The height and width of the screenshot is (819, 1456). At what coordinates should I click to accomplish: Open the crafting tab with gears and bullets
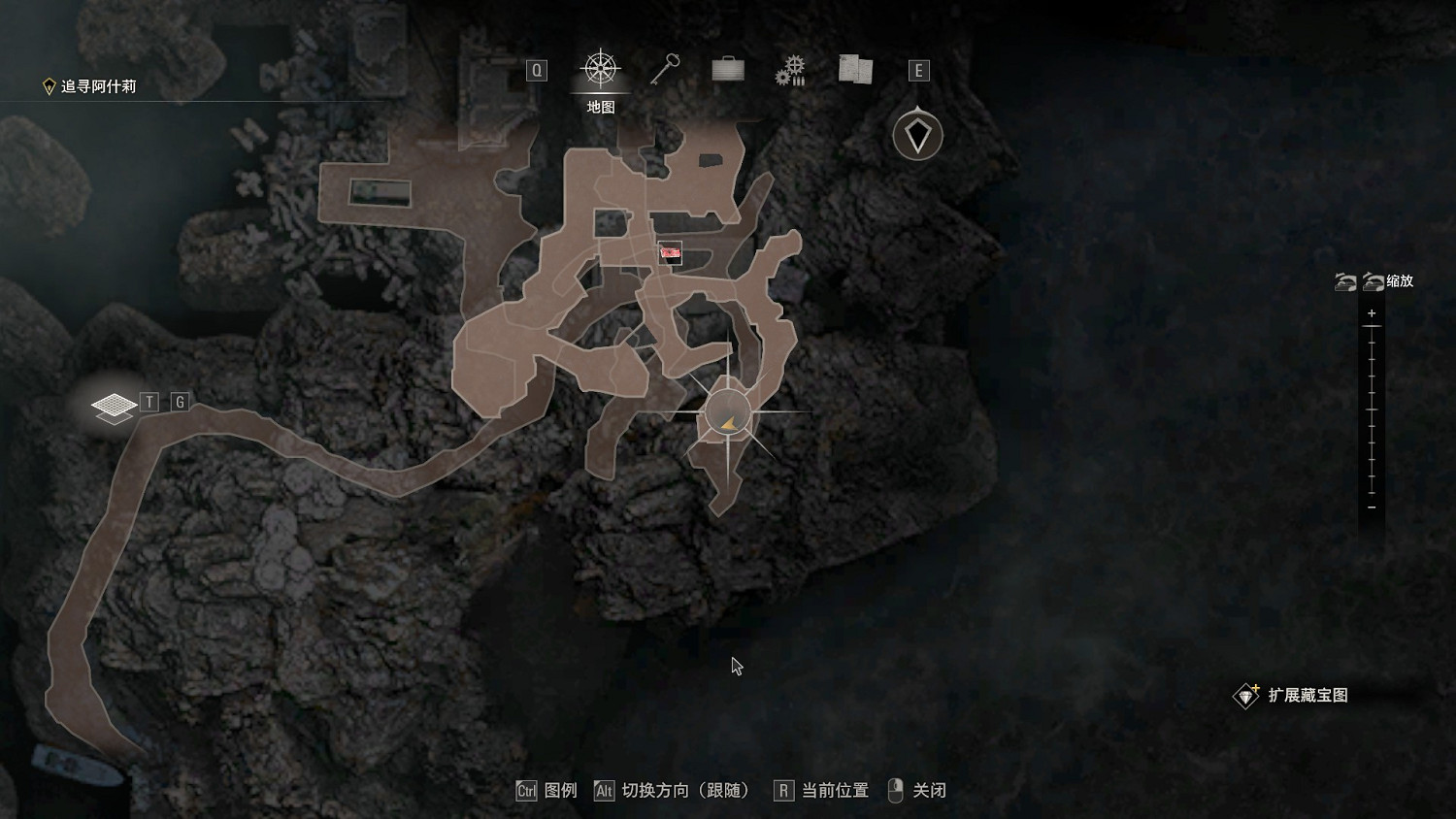point(791,69)
